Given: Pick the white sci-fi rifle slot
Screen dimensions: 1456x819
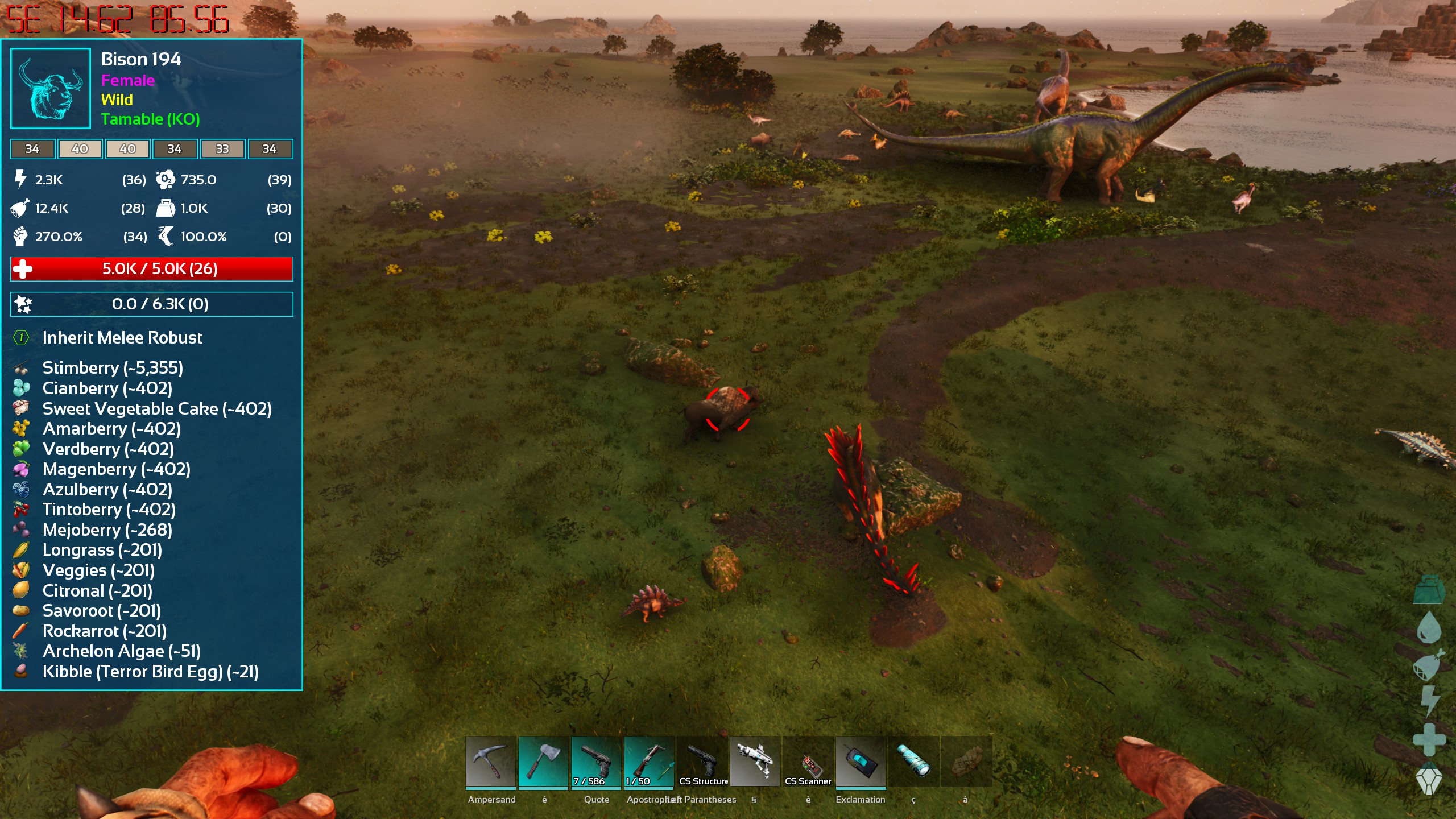Looking at the screenshot, I should point(755,761).
